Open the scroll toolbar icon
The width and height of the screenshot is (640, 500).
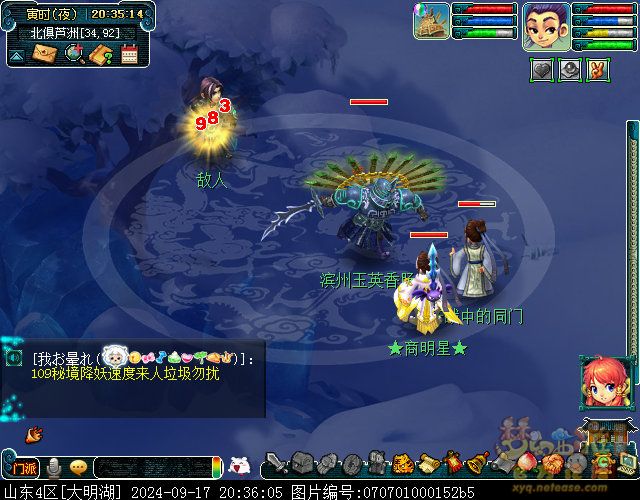pos(428,464)
